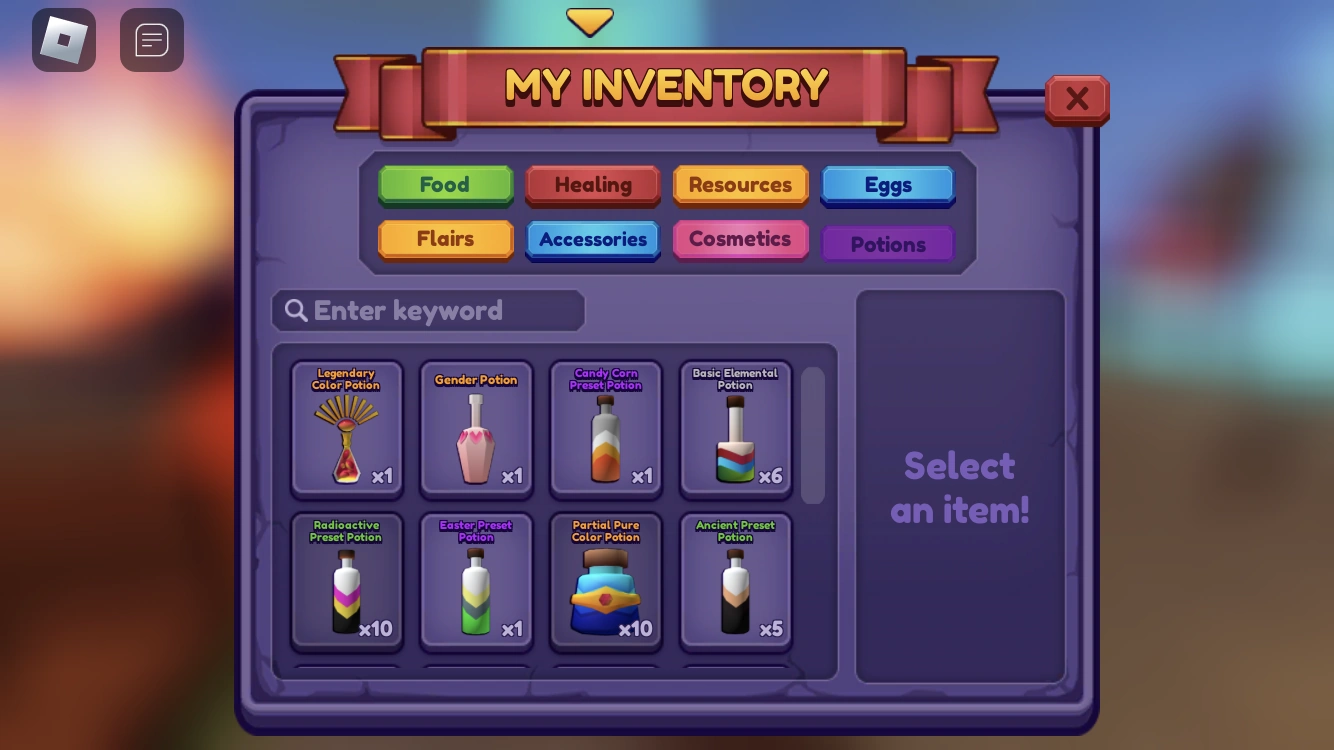
Task: Open the Accessories category
Action: [x=592, y=239]
